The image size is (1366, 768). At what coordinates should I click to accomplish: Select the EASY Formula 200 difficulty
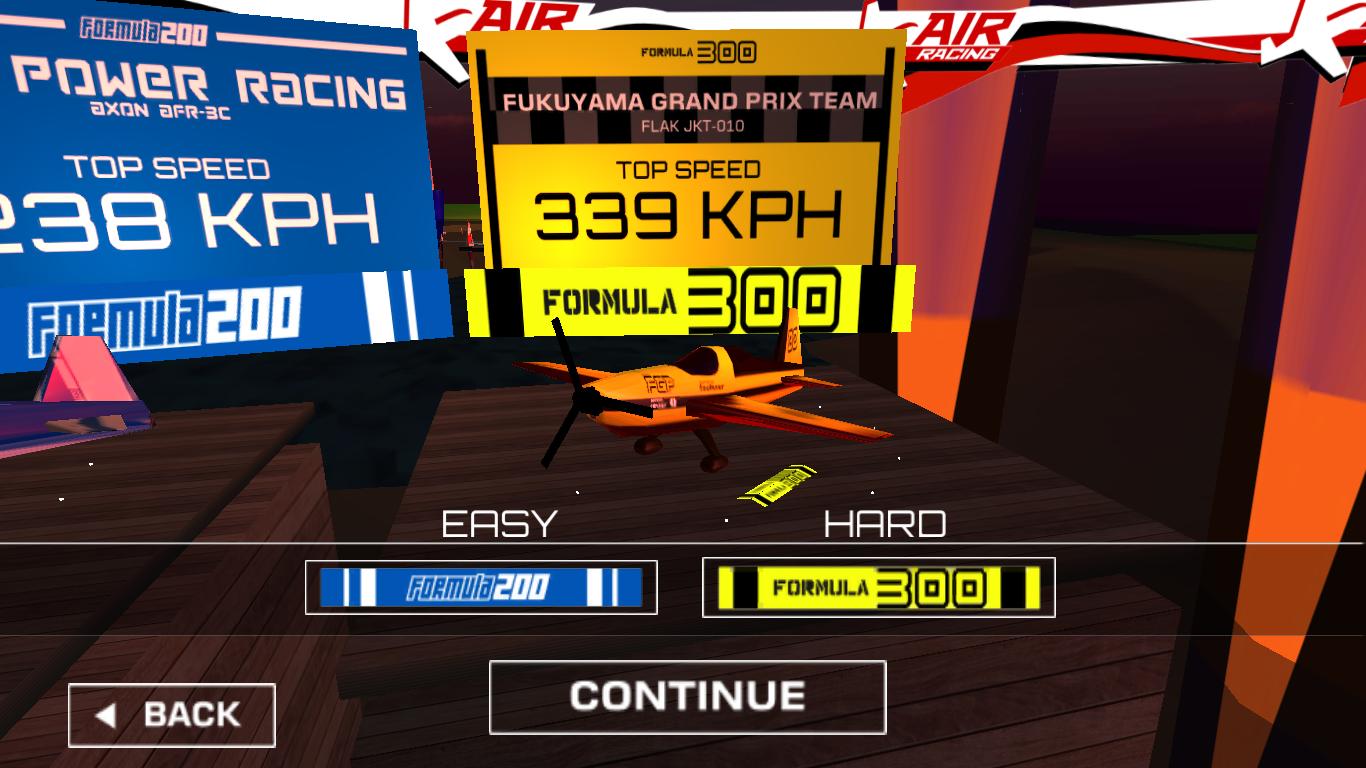coord(484,587)
